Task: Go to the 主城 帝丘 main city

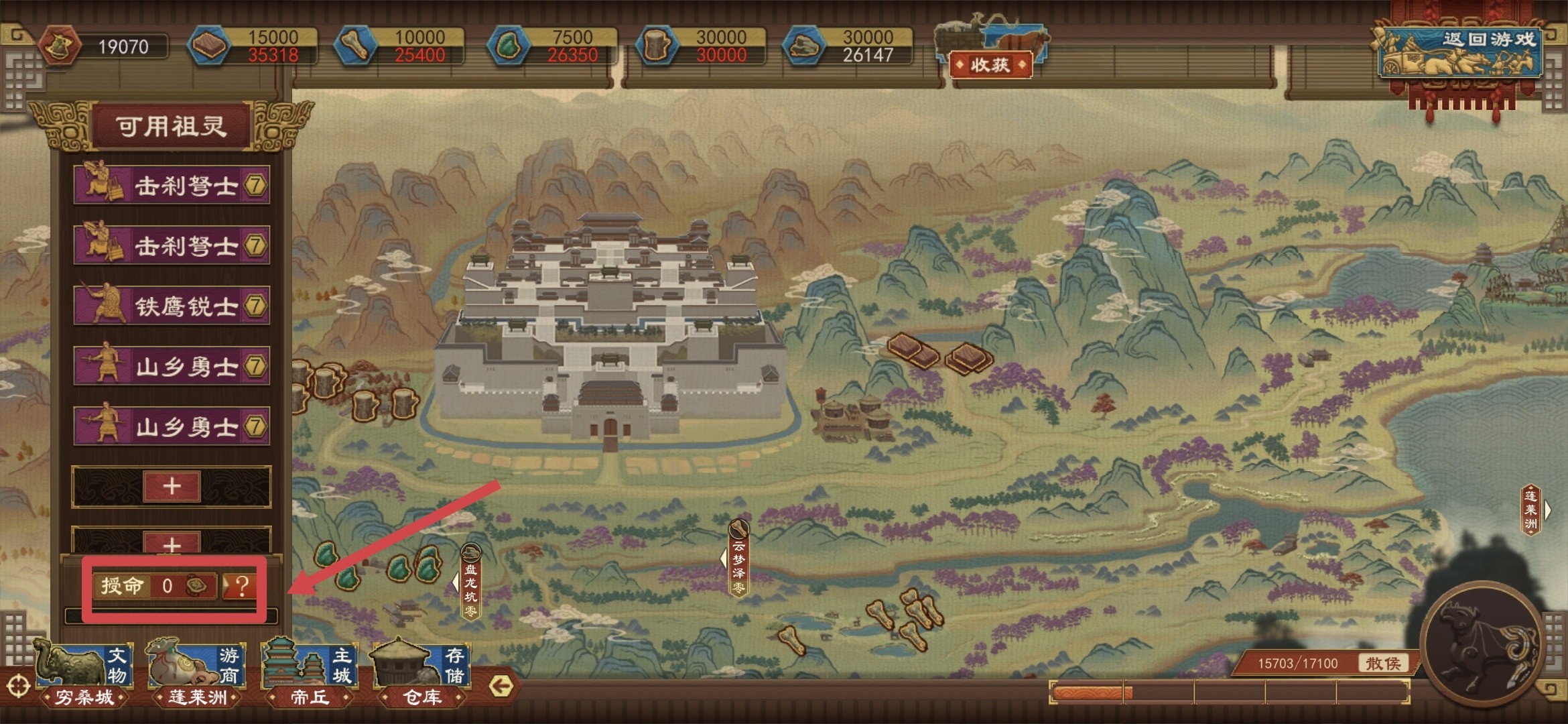Action: [310, 674]
